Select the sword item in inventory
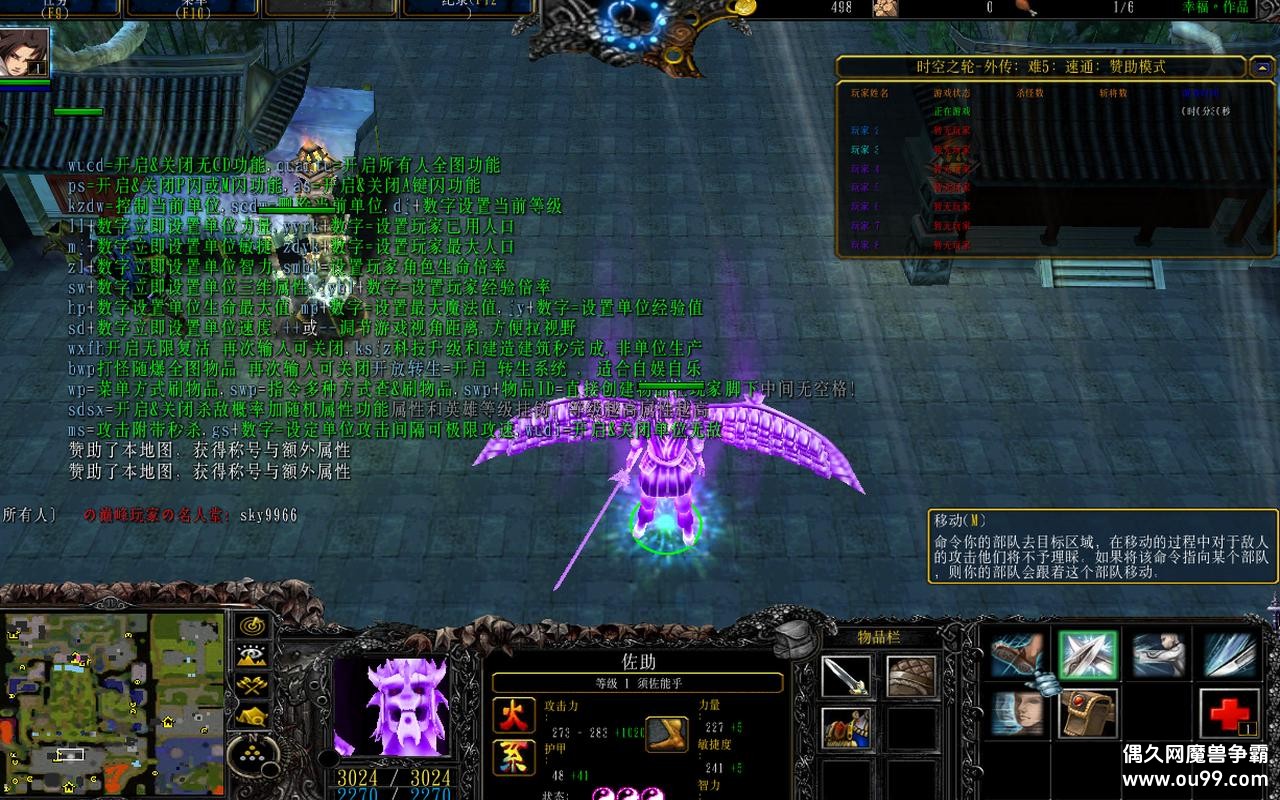The image size is (1280, 800). tap(846, 676)
